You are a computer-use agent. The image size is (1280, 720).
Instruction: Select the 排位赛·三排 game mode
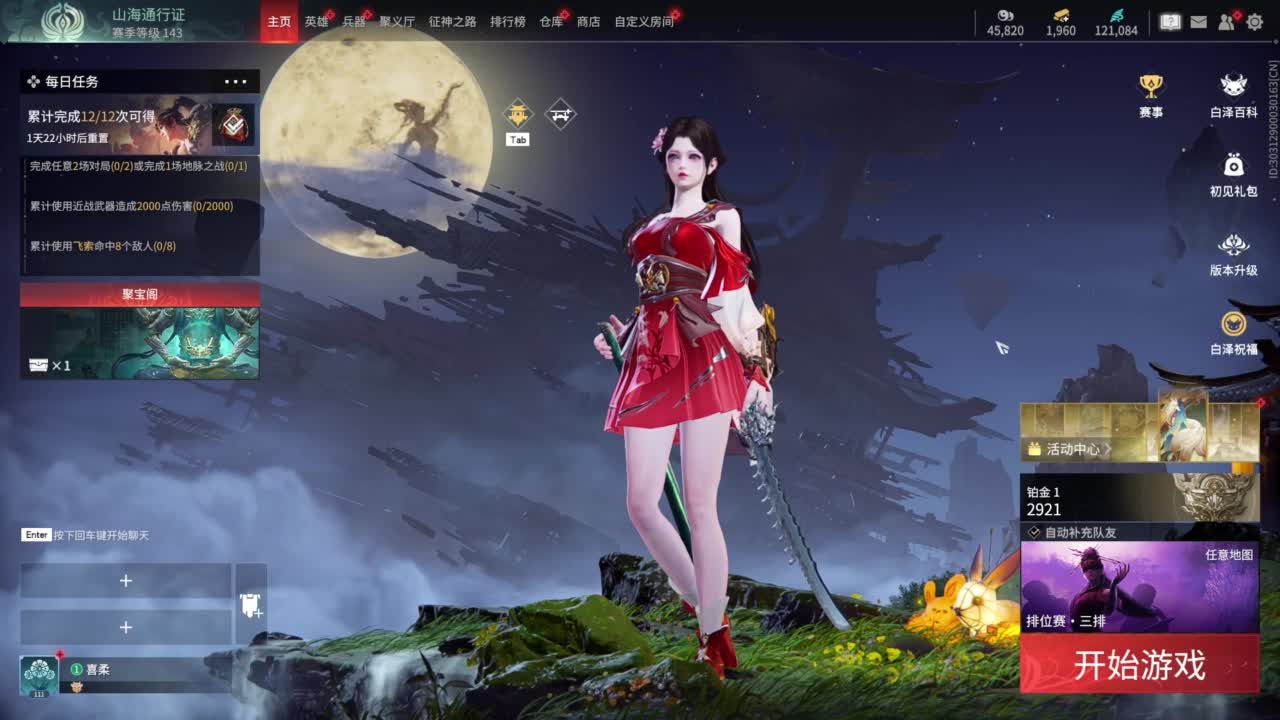[x=1139, y=588]
